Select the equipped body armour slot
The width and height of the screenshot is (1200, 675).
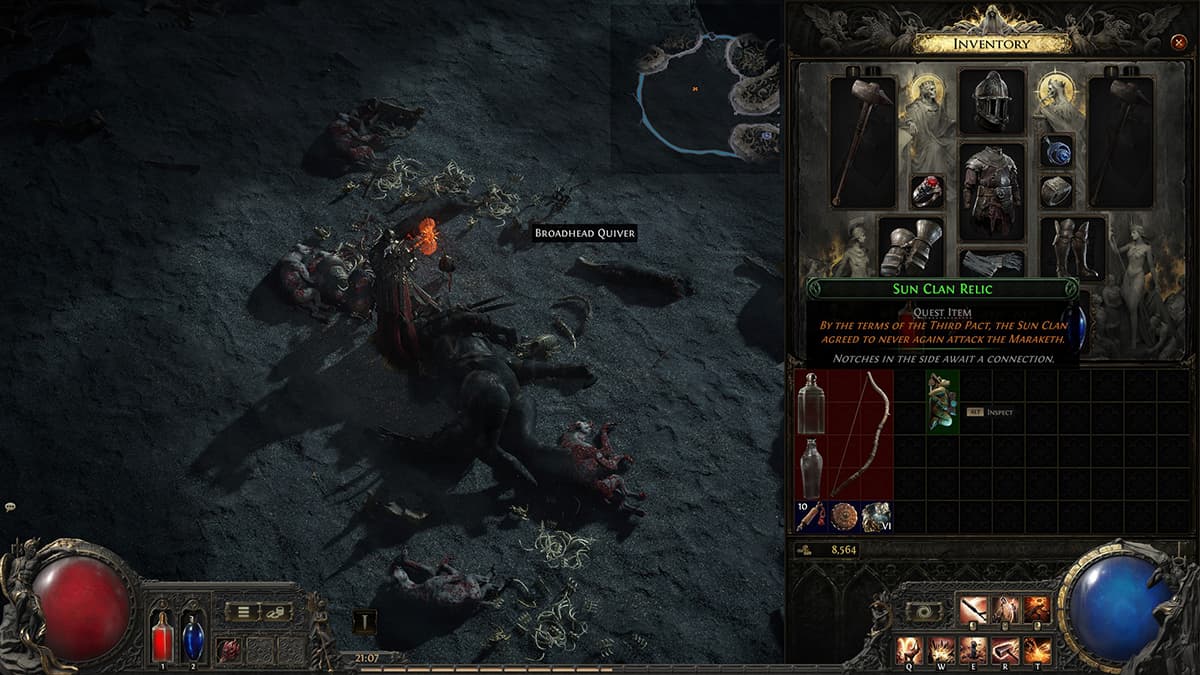click(992, 191)
